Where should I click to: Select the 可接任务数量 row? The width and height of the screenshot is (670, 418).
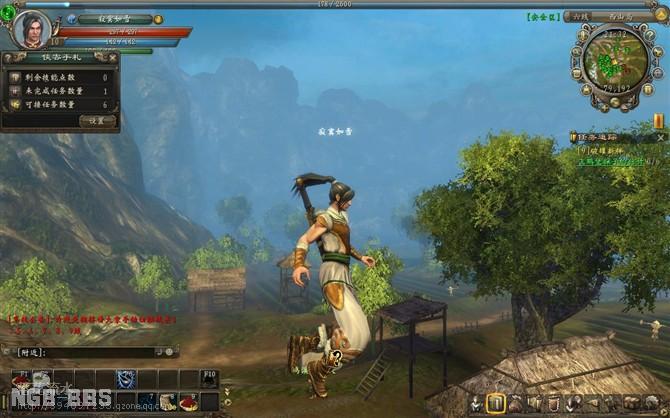(x=60, y=104)
